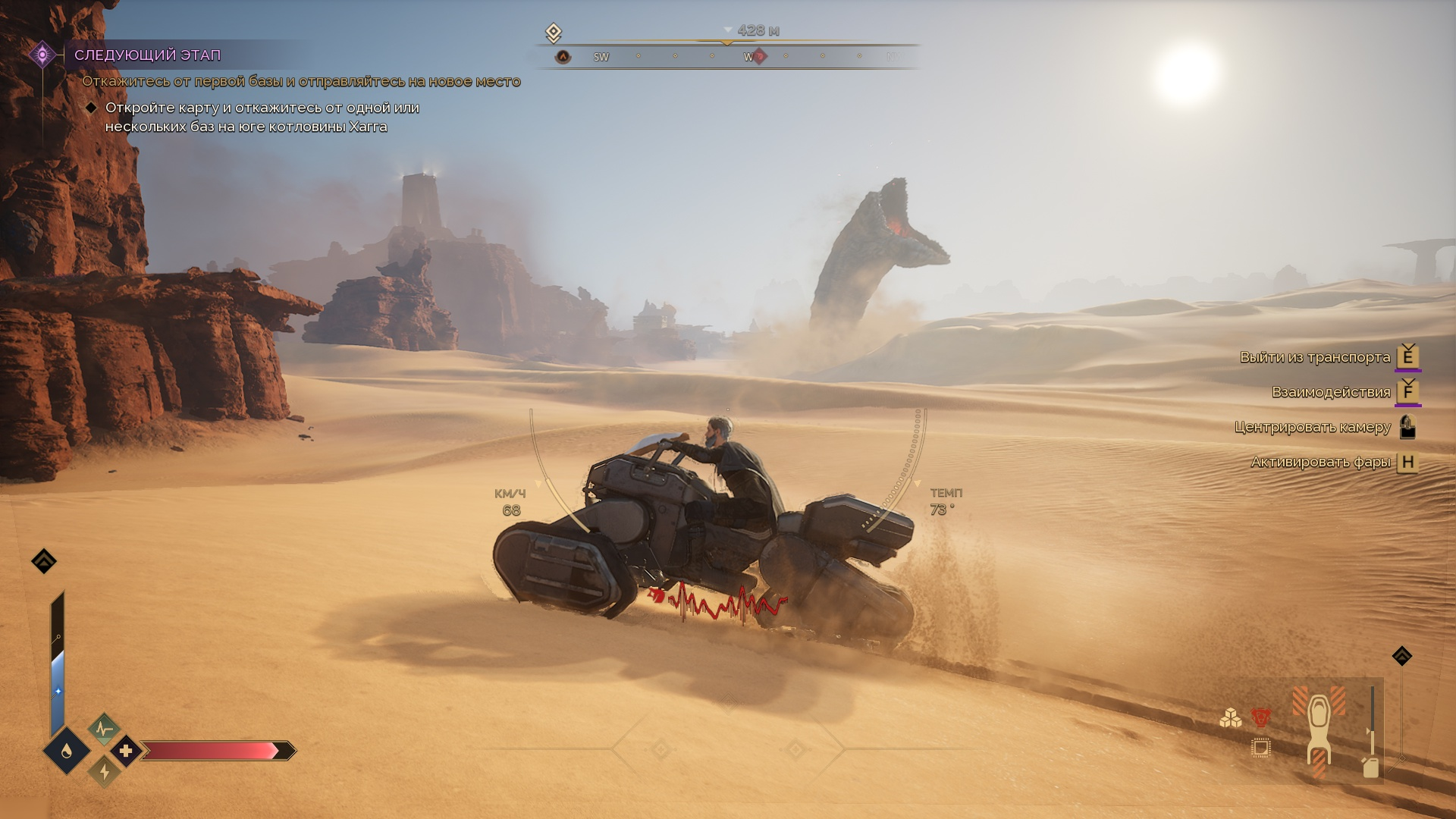Open the 'Следующий этап' quest tracker
This screenshot has width=1456, height=819.
[x=148, y=55]
